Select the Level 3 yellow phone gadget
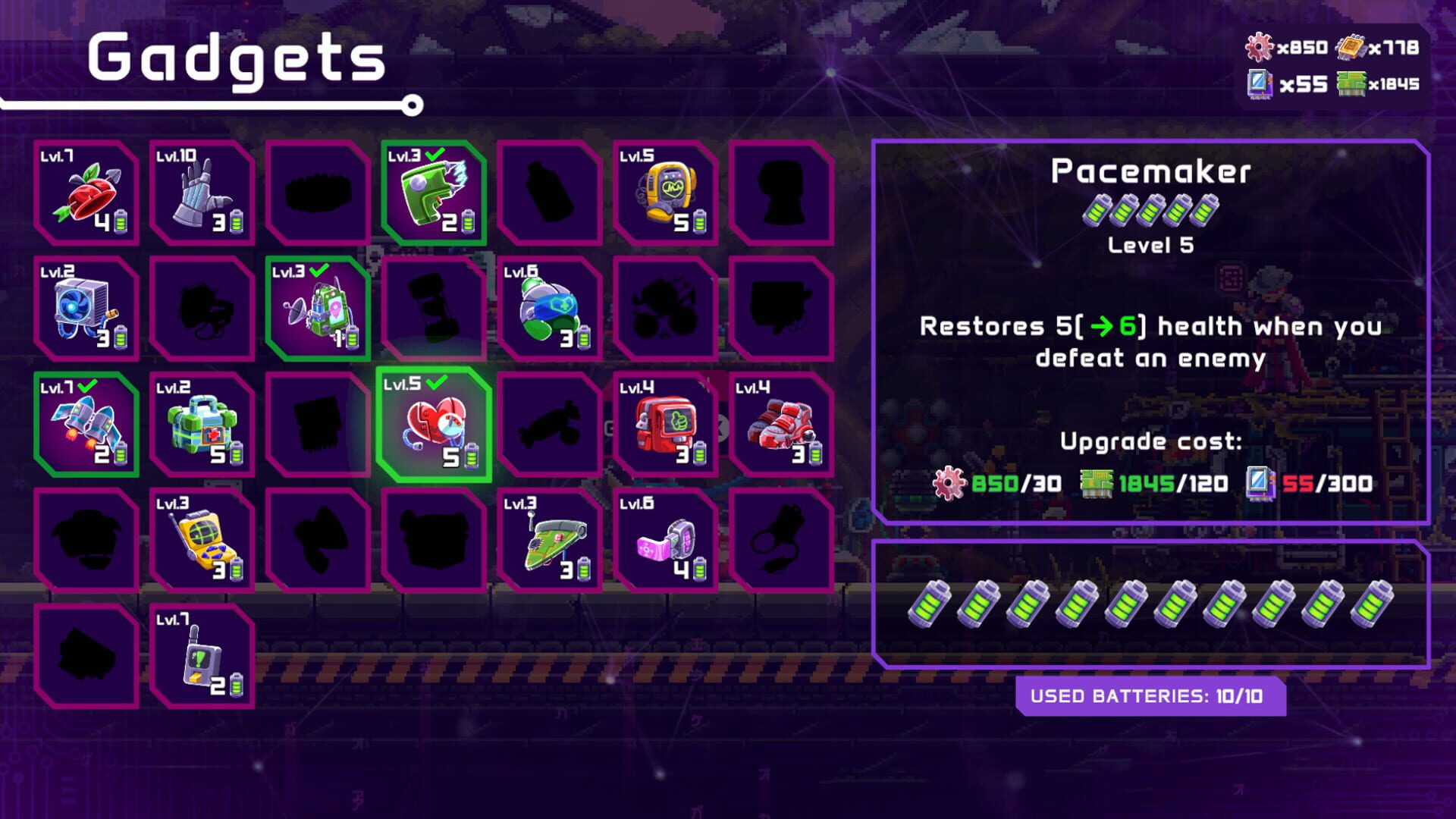 (201, 542)
